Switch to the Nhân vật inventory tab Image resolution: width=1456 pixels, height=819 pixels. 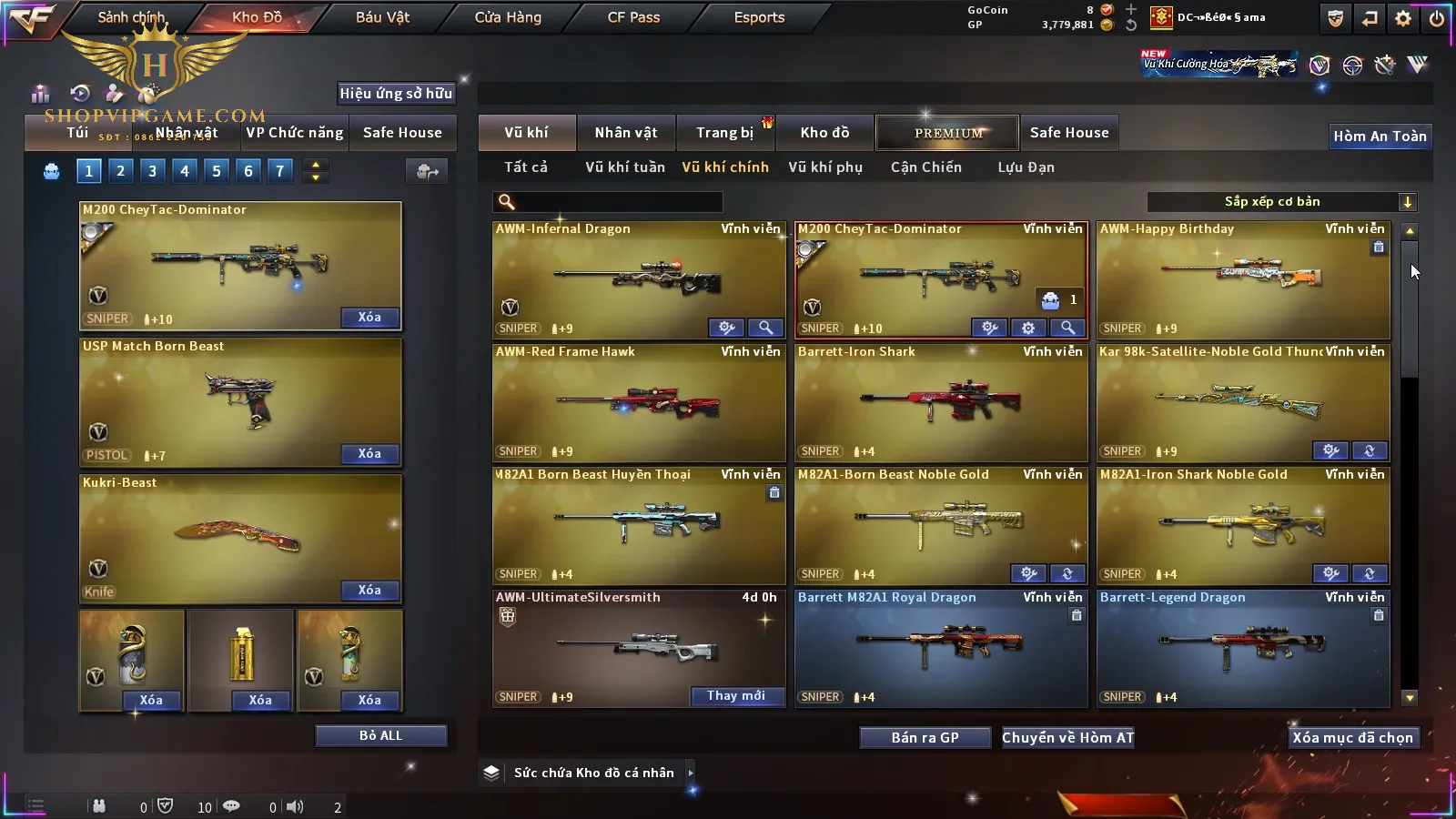(x=626, y=133)
